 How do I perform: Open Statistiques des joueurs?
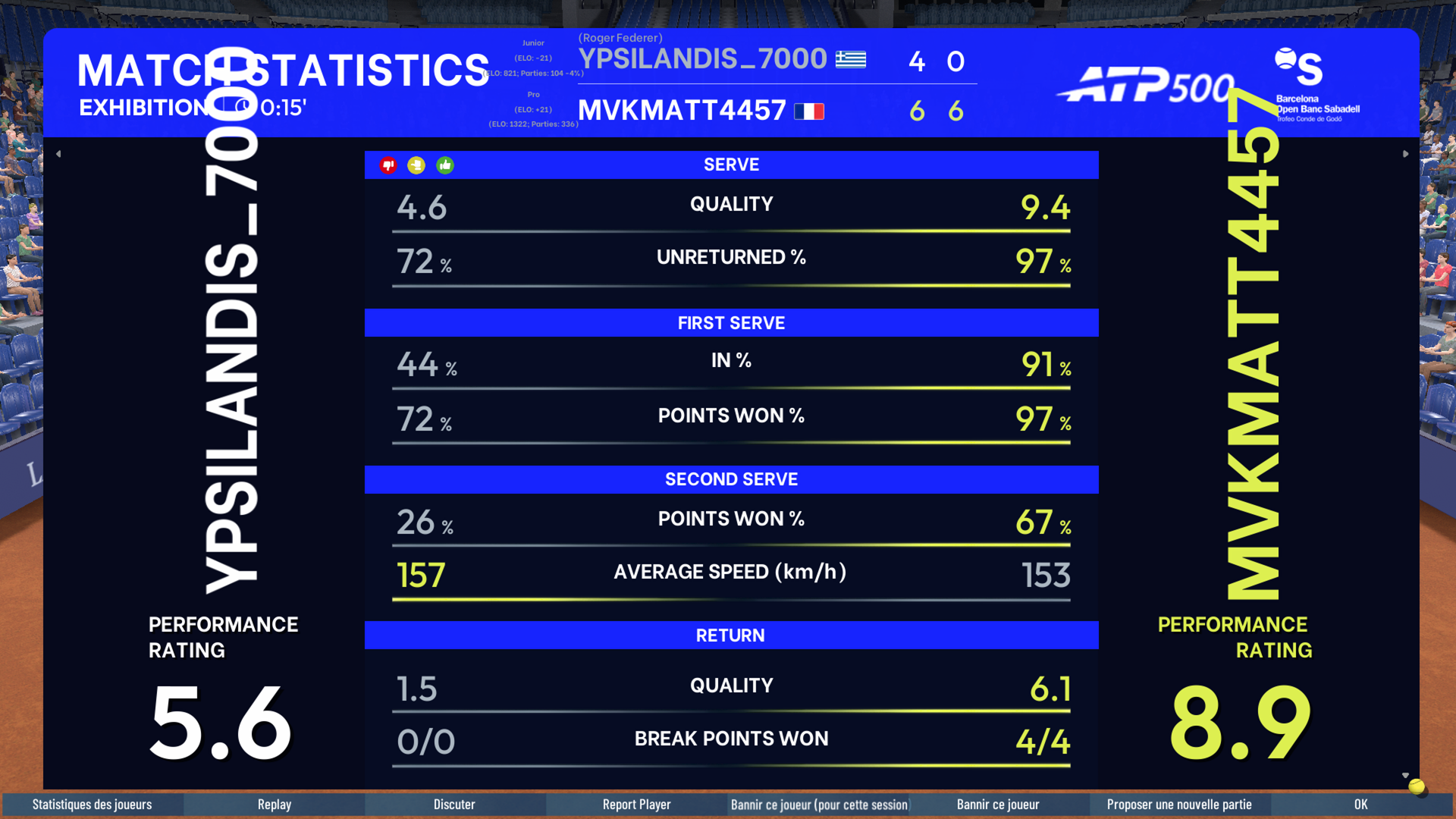[92, 805]
